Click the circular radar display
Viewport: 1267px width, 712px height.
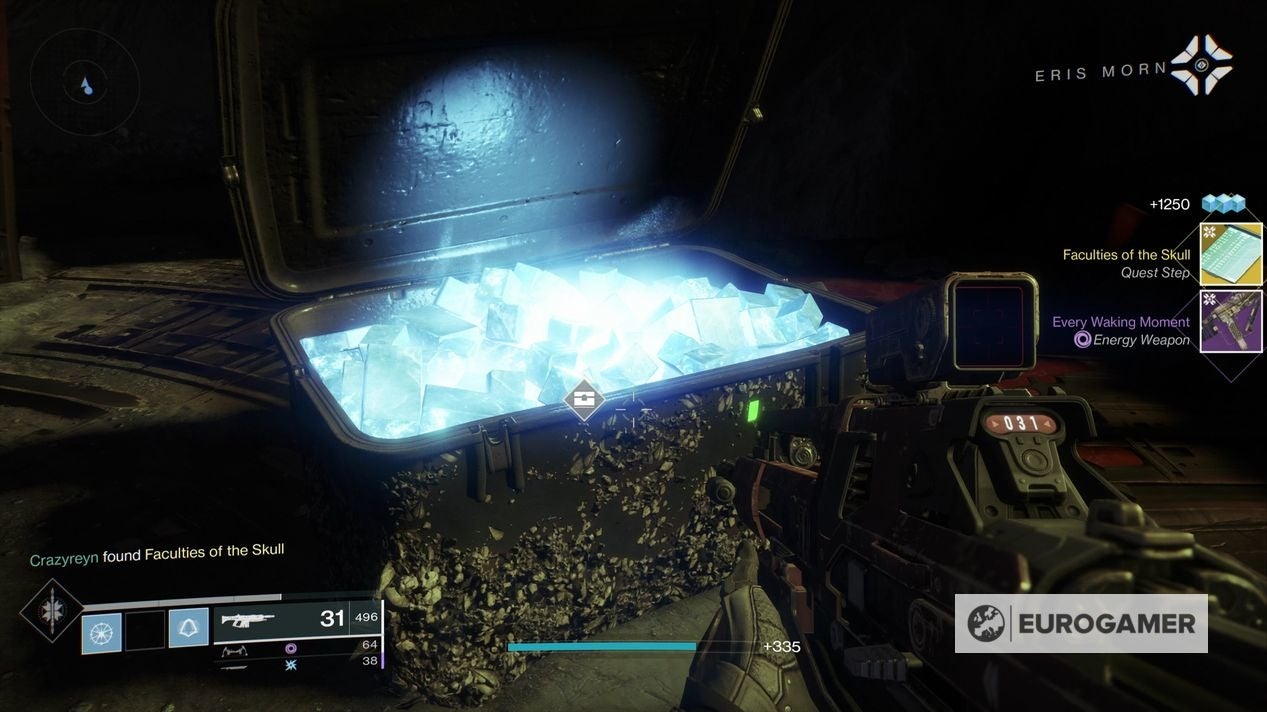coord(84,83)
